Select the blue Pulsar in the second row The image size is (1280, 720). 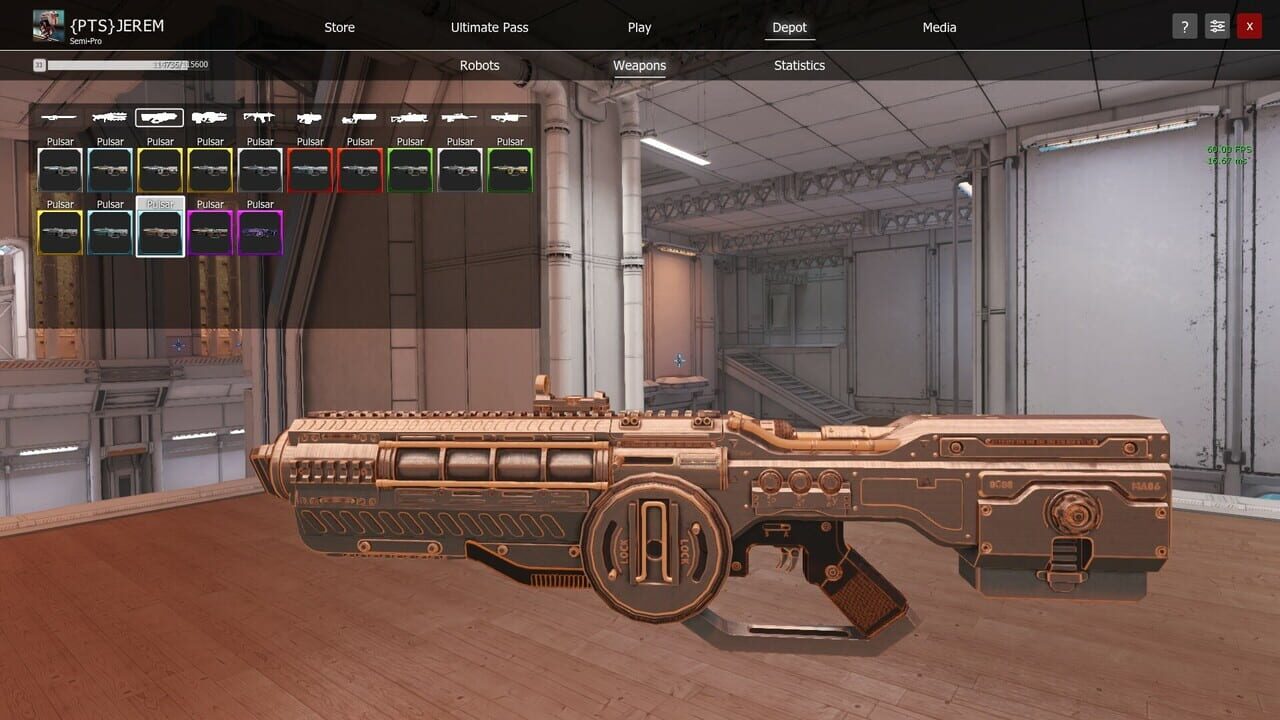point(110,232)
